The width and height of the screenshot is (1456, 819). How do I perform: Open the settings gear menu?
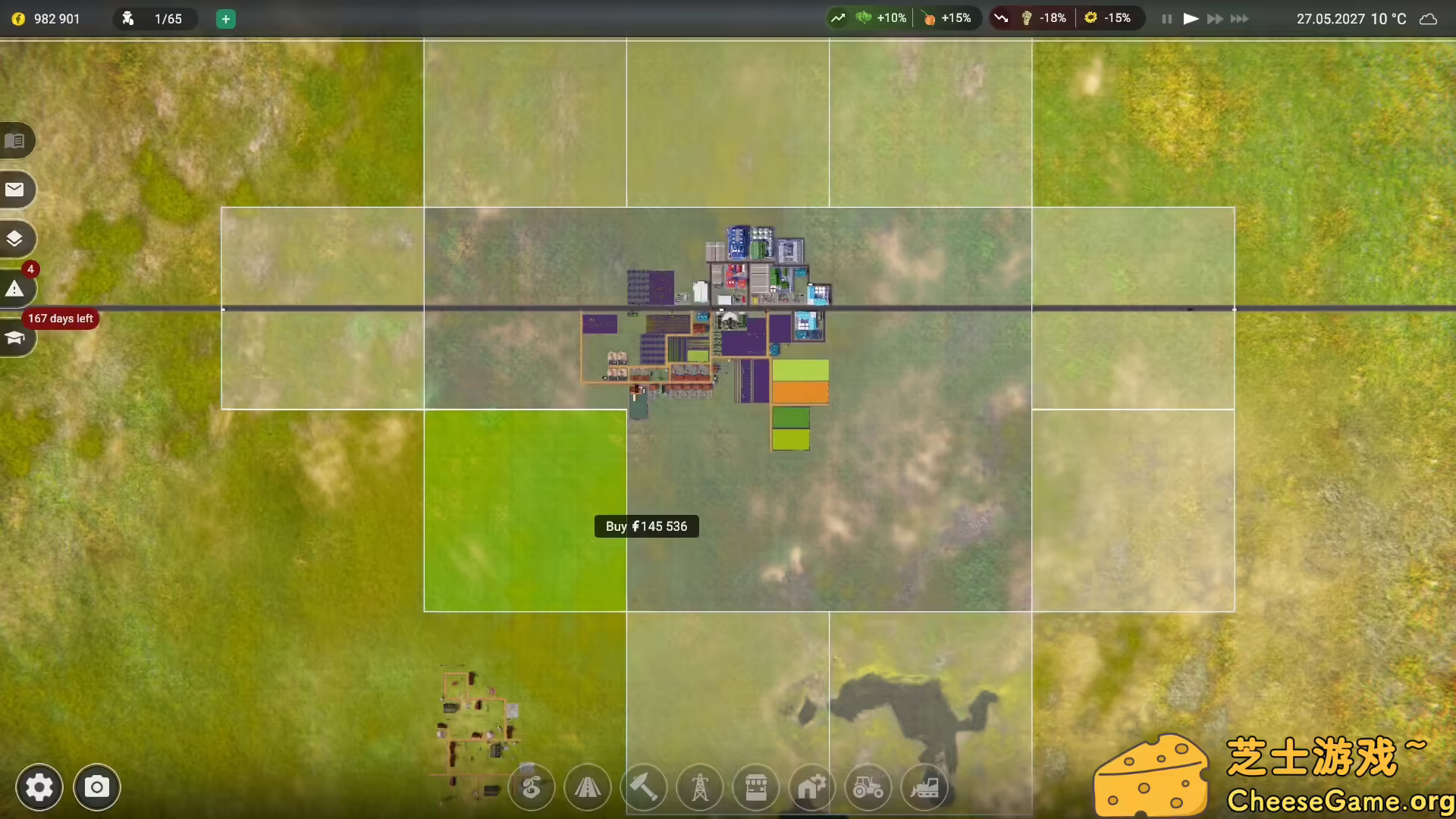[39, 787]
